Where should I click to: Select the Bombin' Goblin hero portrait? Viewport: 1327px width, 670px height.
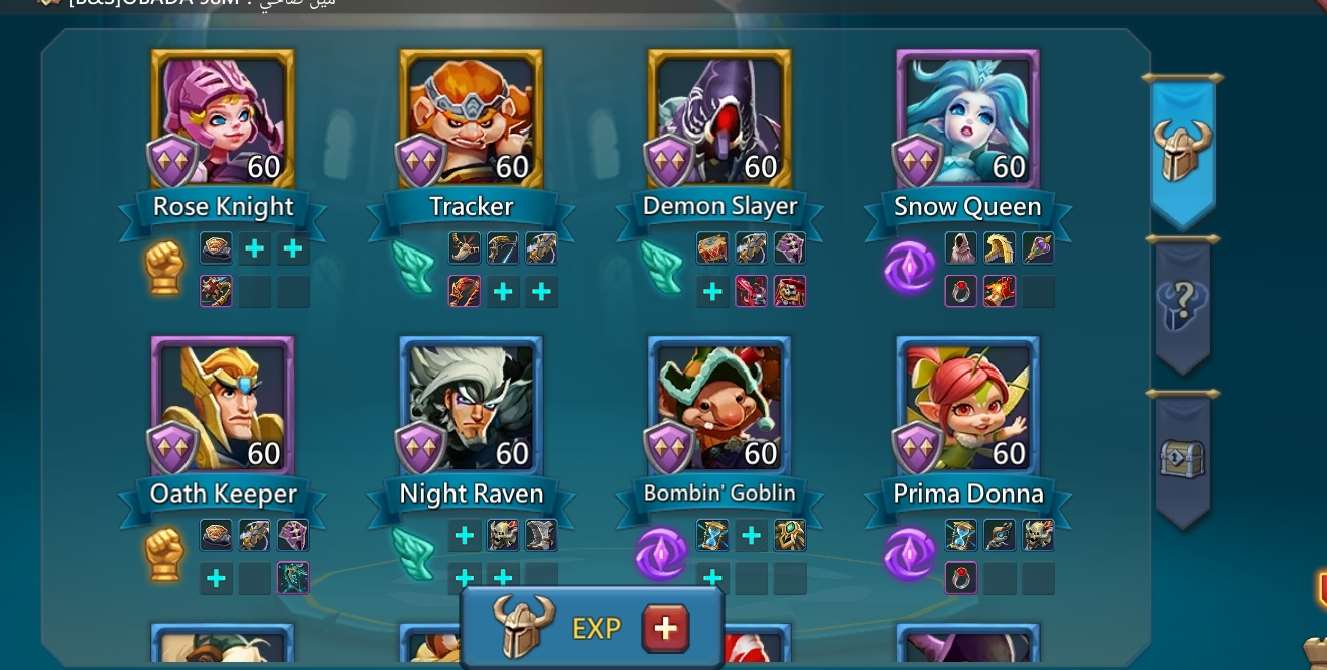720,404
